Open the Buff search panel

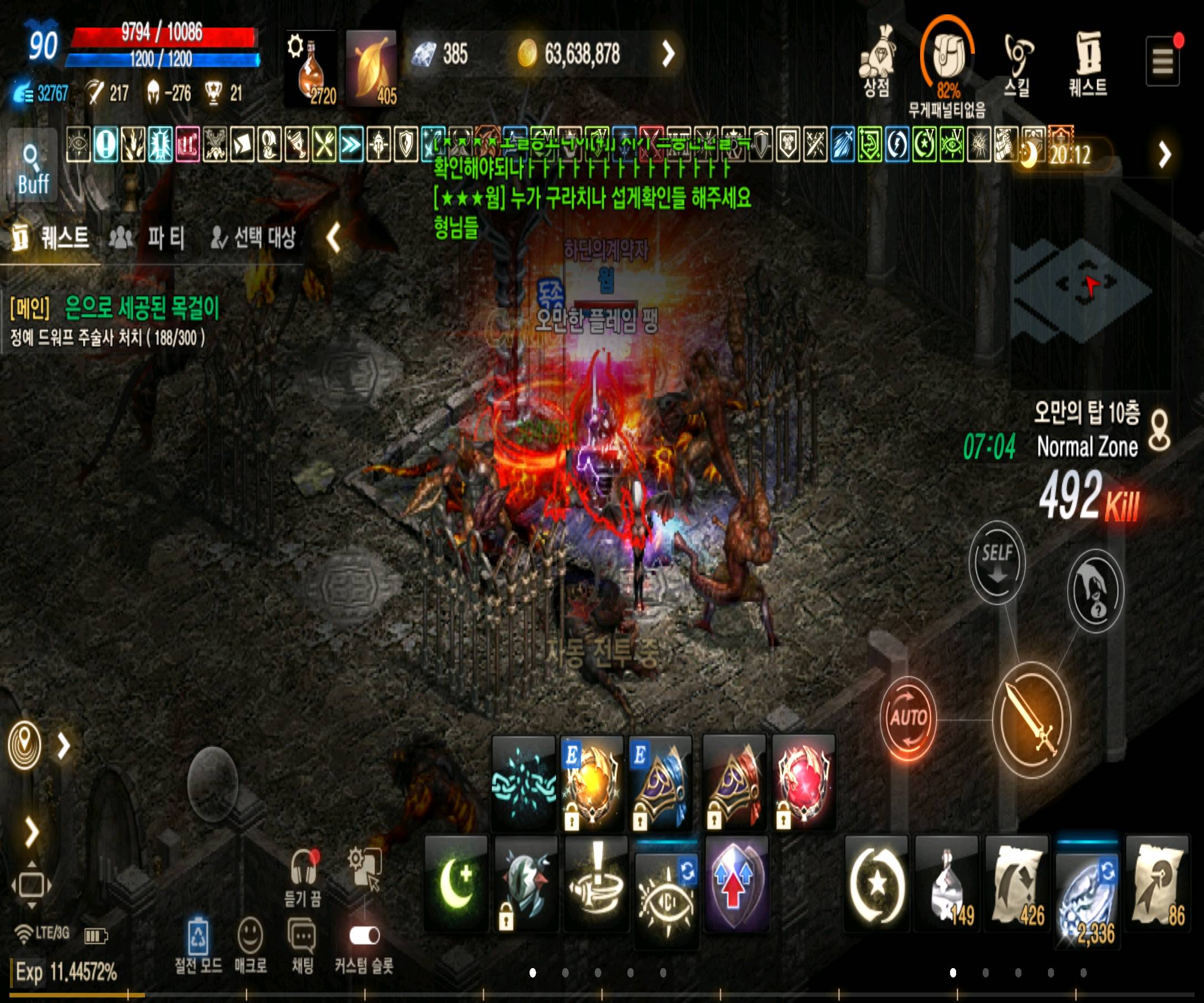pyautogui.click(x=33, y=165)
